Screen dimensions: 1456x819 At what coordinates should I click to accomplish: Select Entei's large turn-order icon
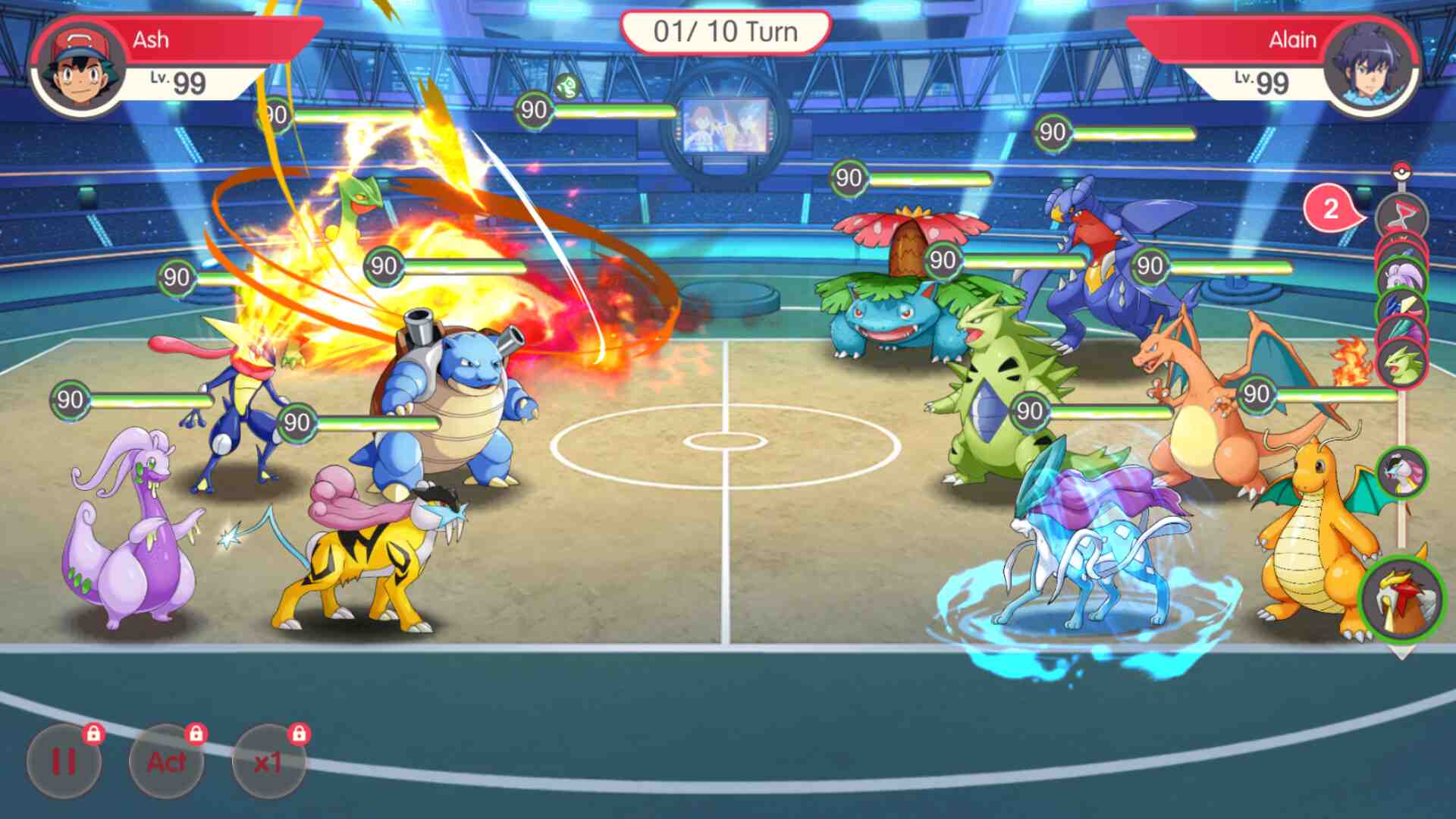click(1402, 599)
